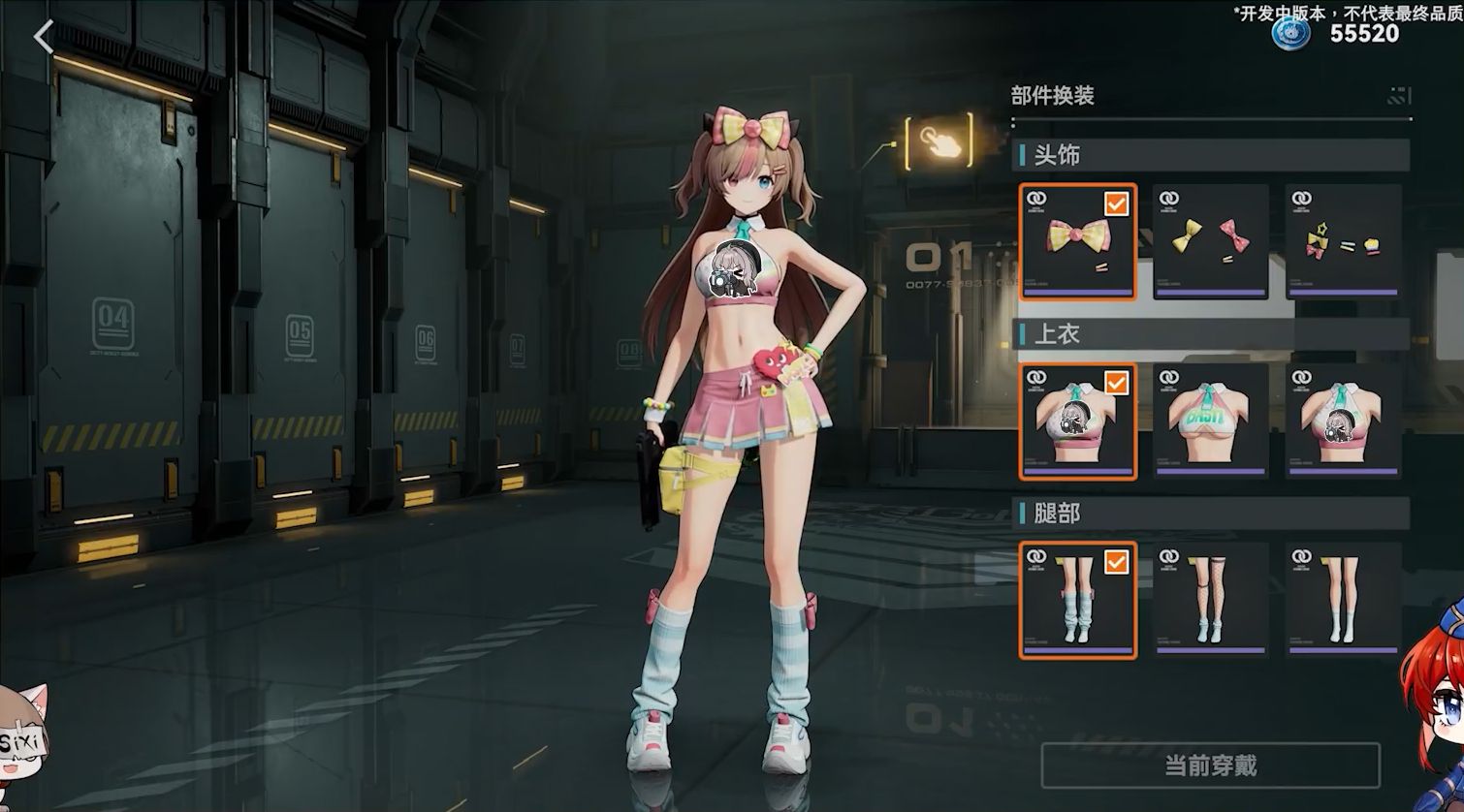Select the large yellow-pink bow headwear
Screen dimensions: 1464x812
[x=1077, y=241]
